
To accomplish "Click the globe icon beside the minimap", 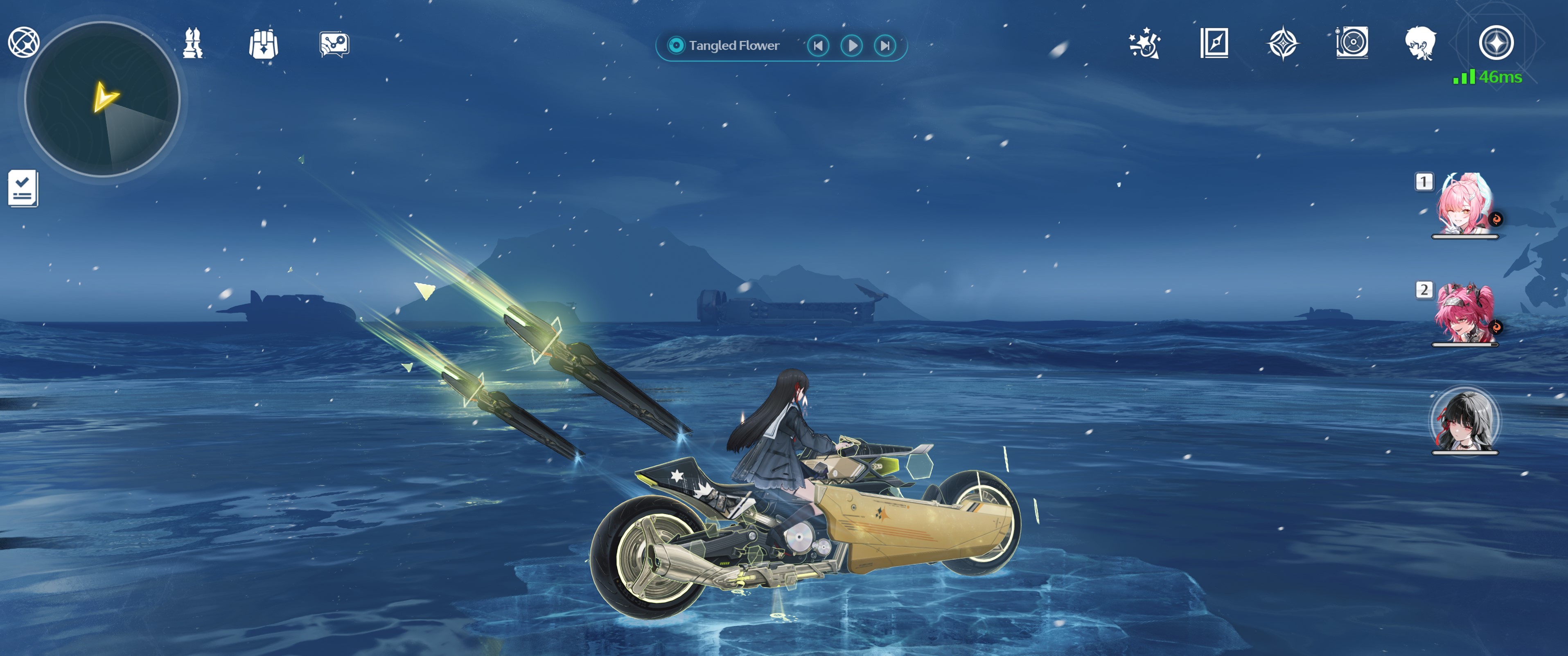I will pyautogui.click(x=24, y=43).
